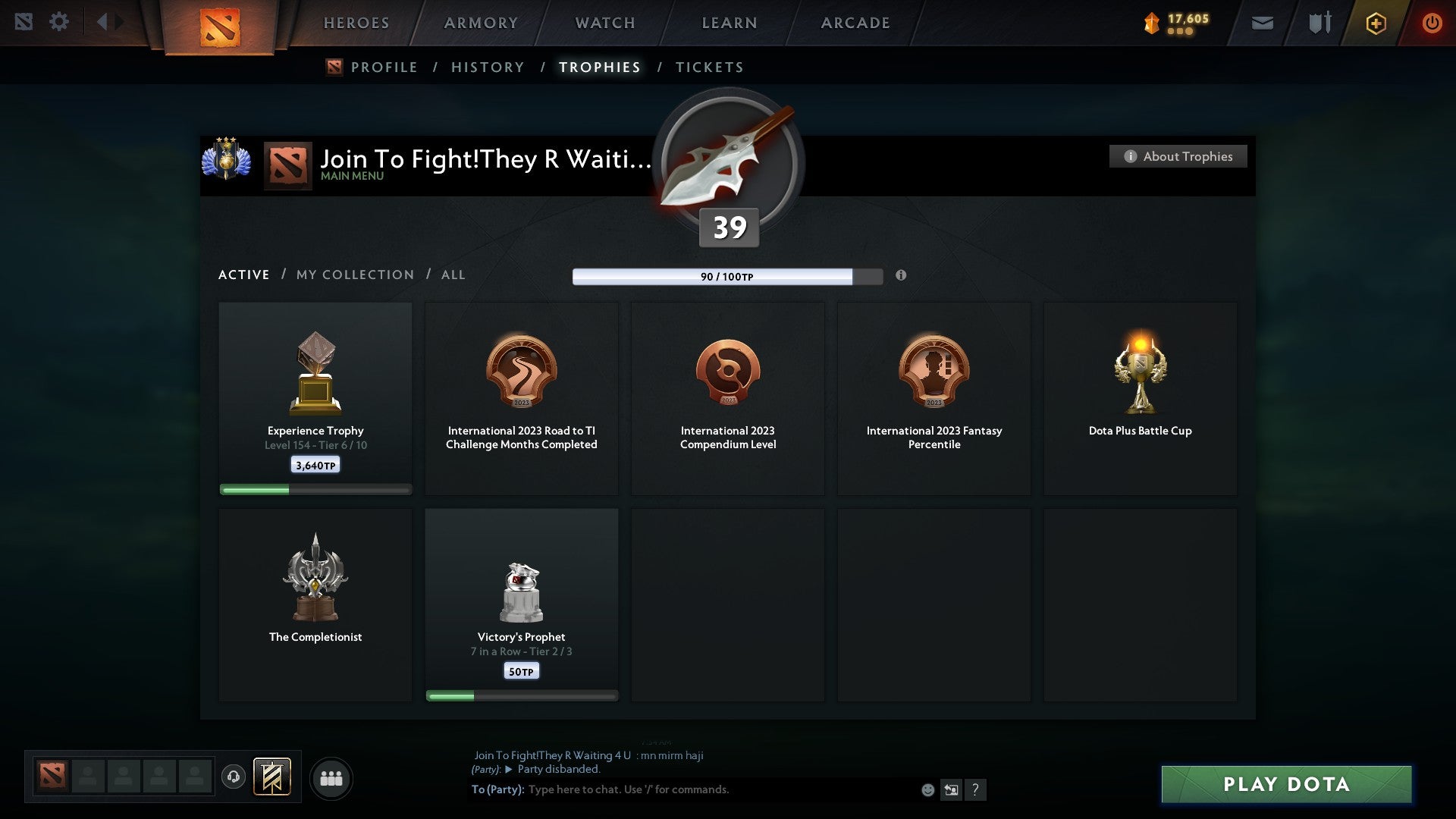This screenshot has width=1456, height=819.
Task: Click the Dota Plus hexagon icon
Action: 1376,23
